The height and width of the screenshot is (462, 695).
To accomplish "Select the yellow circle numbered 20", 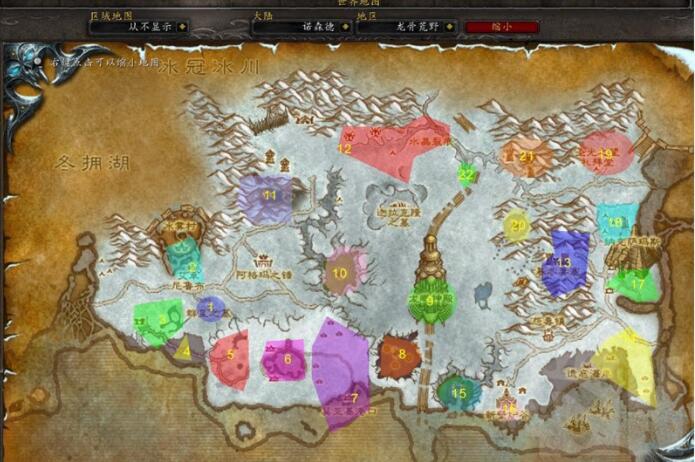I will point(517,225).
